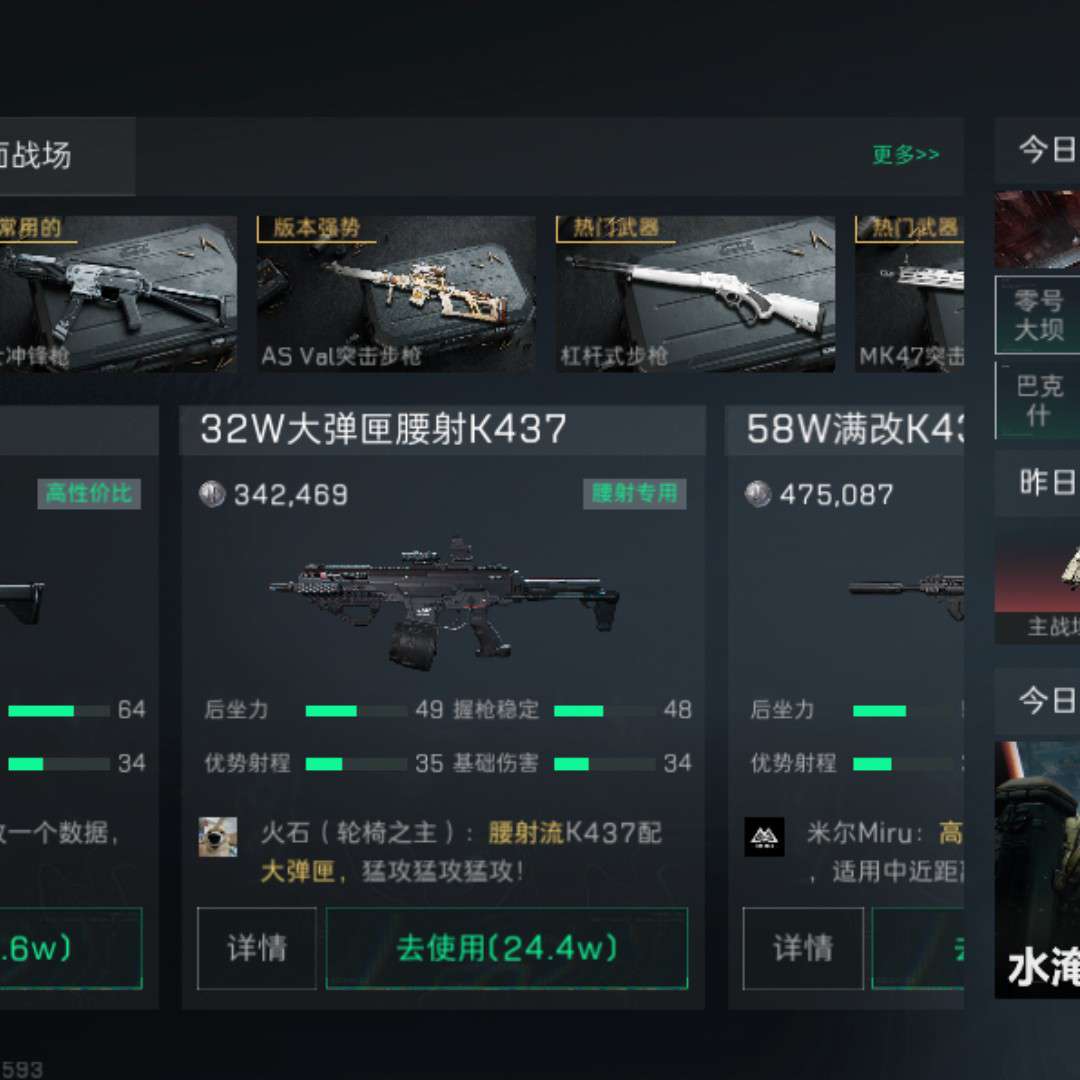1080x1080 pixels.
Task: Open 火石 author avatar
Action: coord(218,837)
